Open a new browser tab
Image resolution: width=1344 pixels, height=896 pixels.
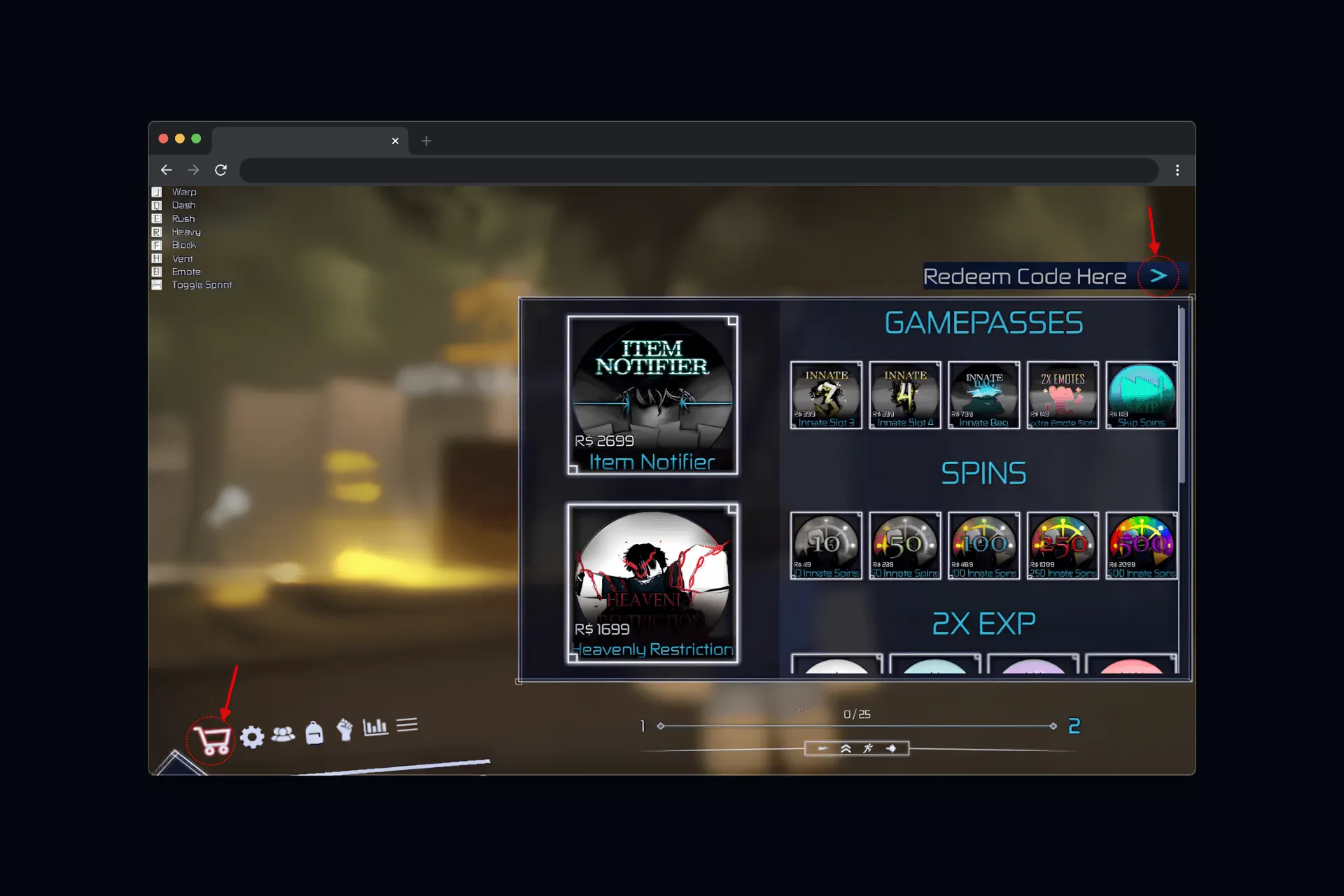(426, 141)
